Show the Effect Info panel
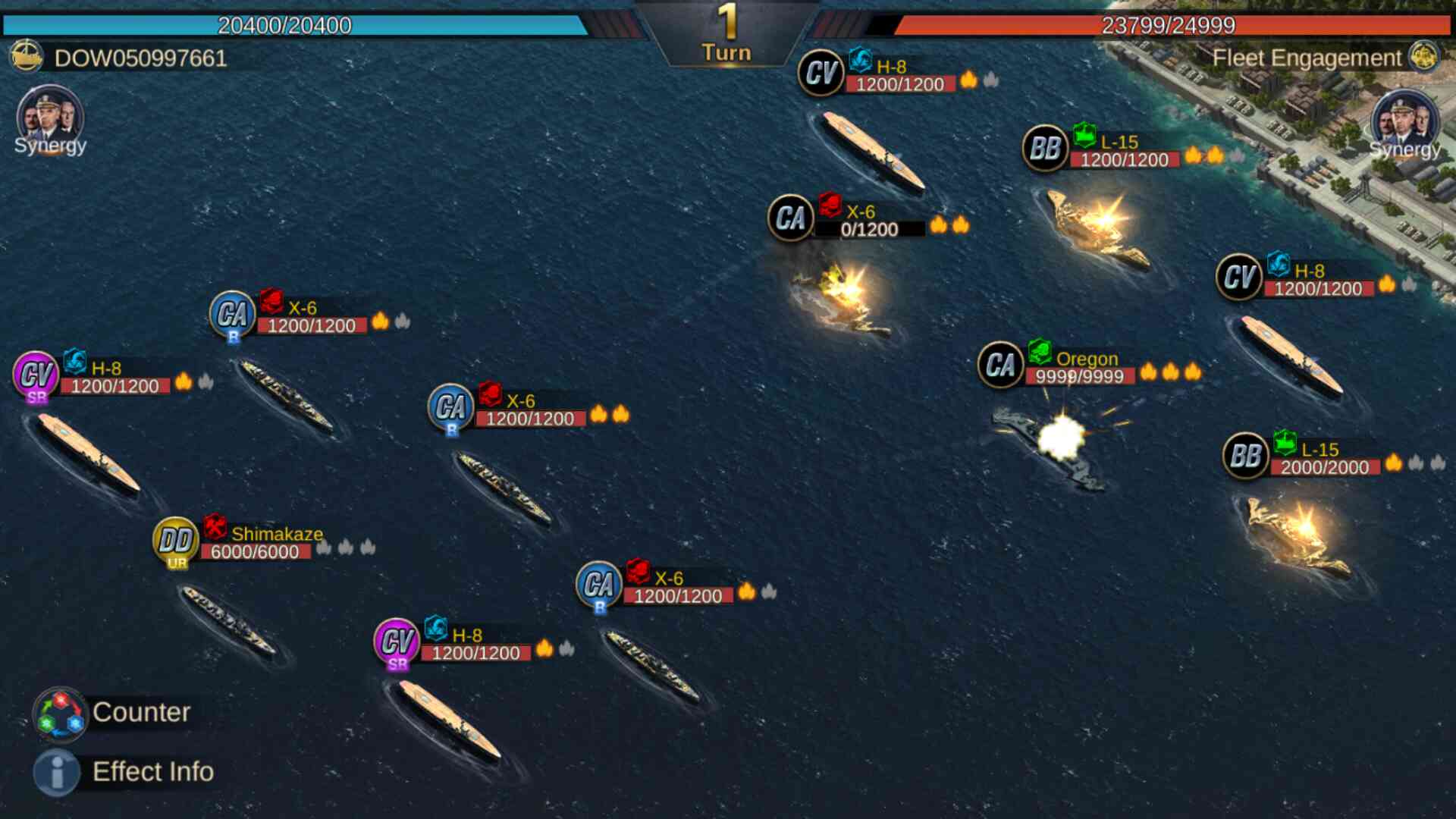Screen dimensions: 1456x819 point(57,772)
